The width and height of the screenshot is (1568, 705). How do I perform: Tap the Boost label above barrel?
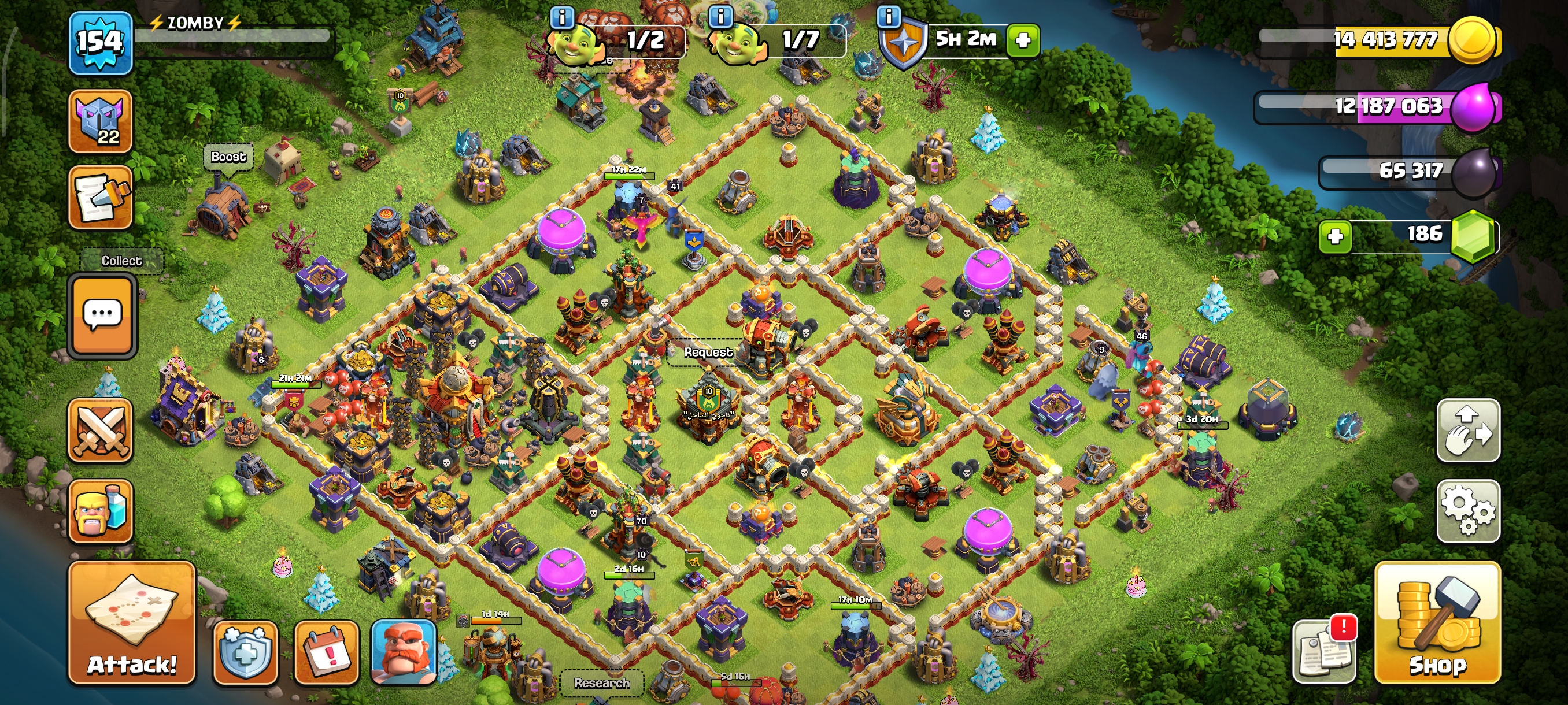[228, 157]
